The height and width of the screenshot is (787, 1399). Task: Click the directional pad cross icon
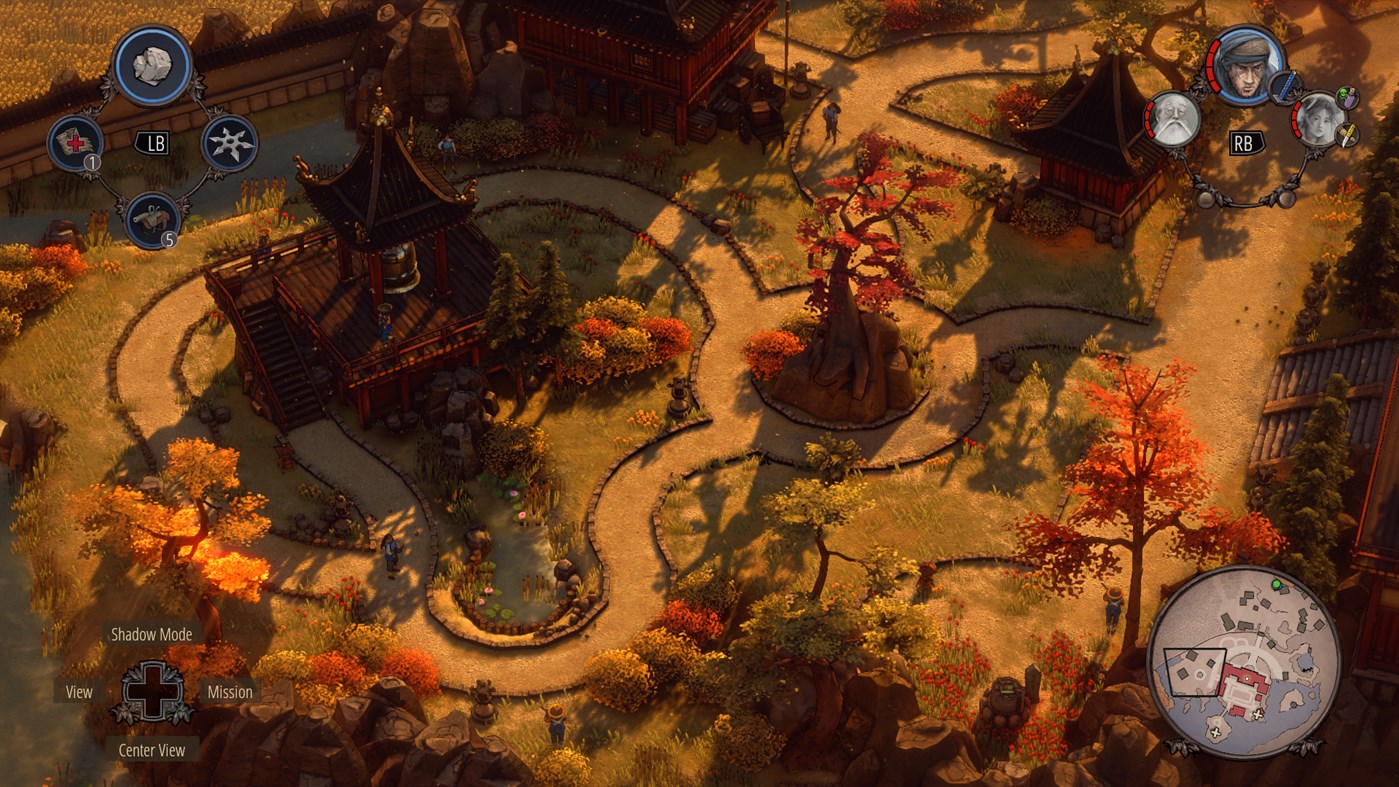tap(152, 691)
